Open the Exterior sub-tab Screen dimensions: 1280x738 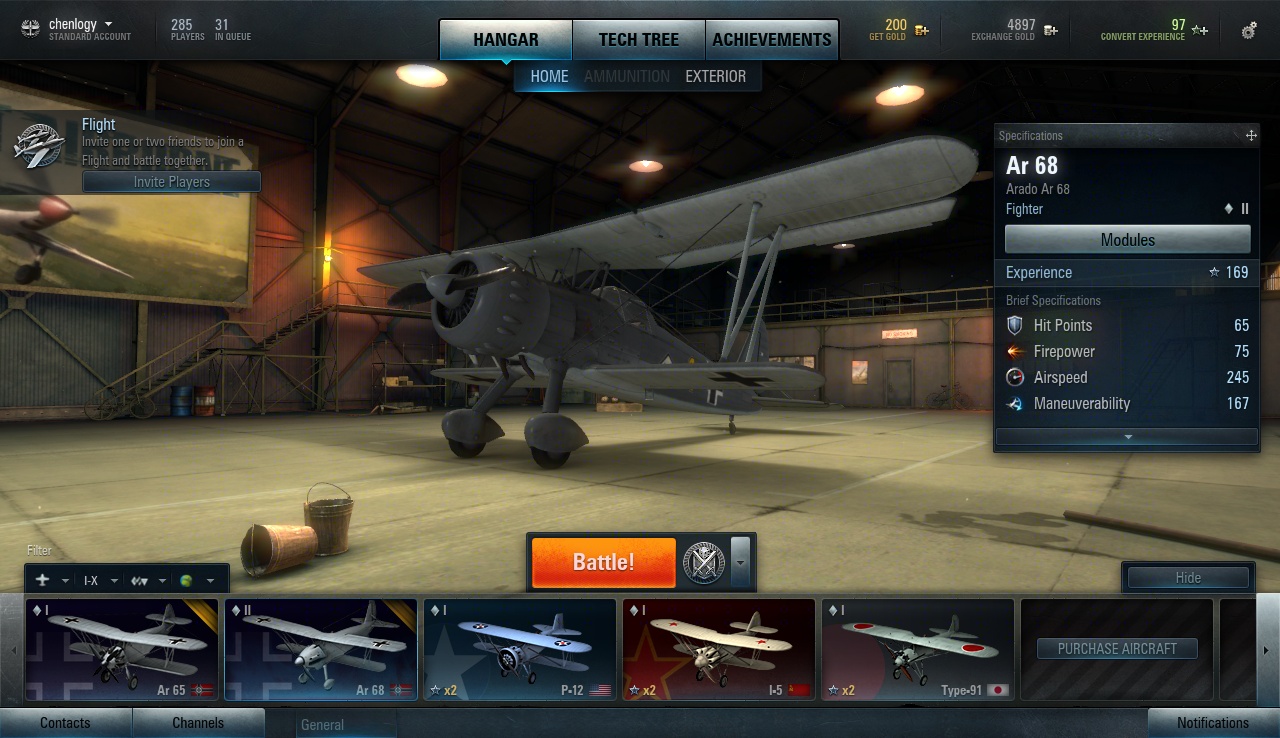715,76
